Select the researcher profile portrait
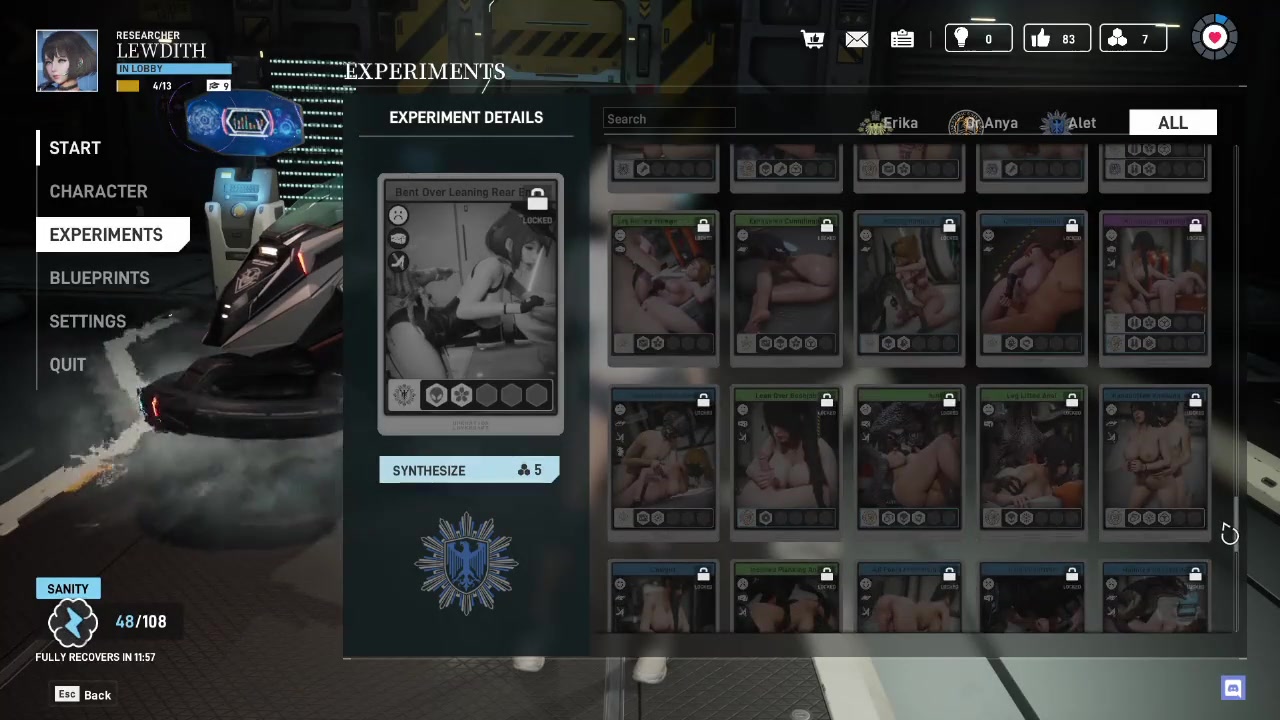The height and width of the screenshot is (720, 1280). tap(67, 61)
